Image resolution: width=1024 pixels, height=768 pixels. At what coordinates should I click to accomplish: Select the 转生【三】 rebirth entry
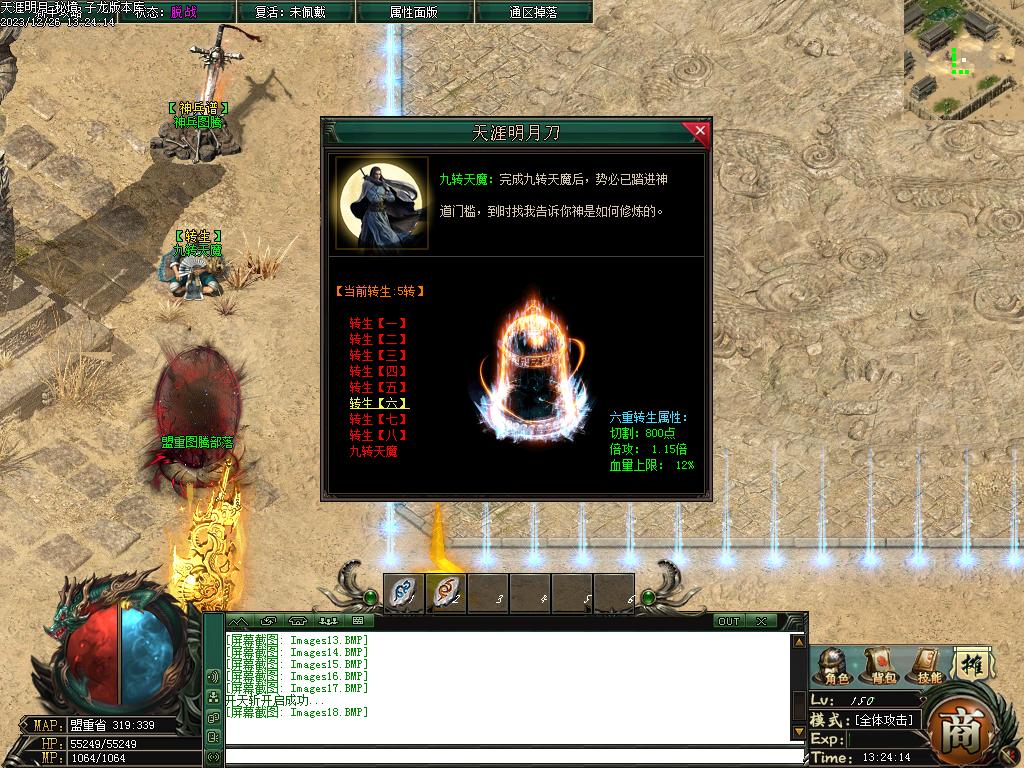(x=378, y=355)
